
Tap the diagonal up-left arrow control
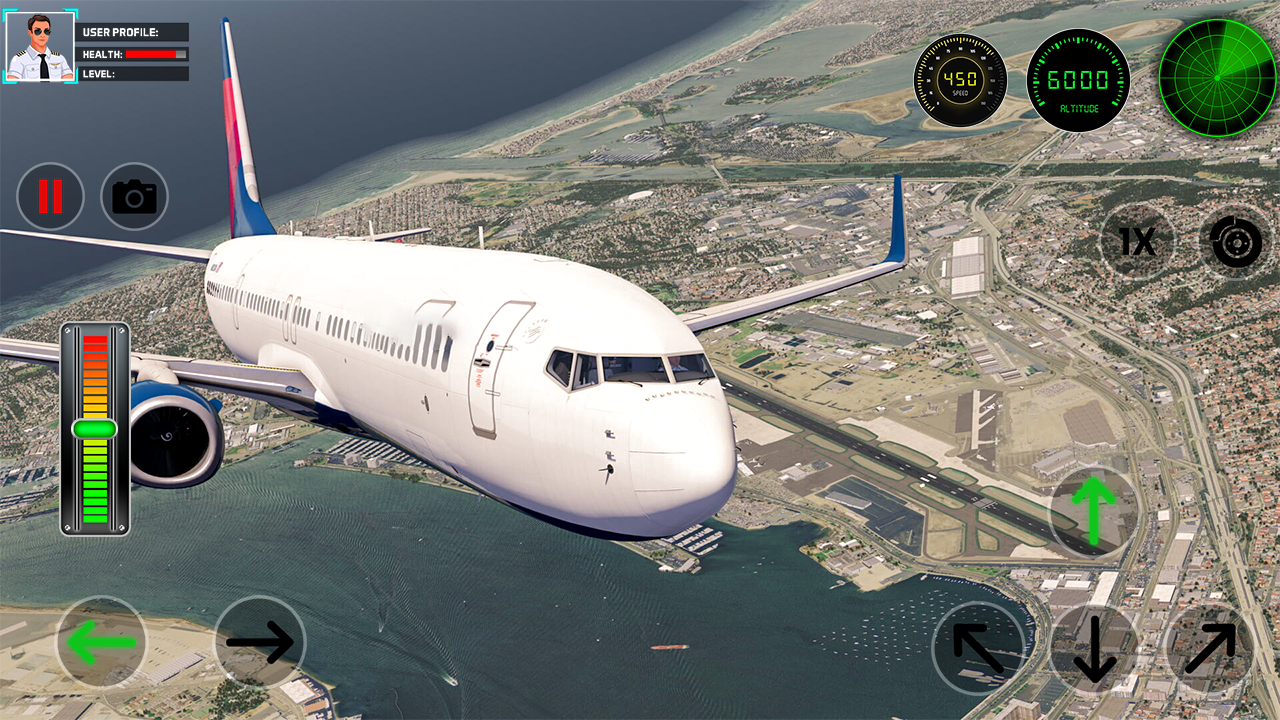[x=978, y=649]
